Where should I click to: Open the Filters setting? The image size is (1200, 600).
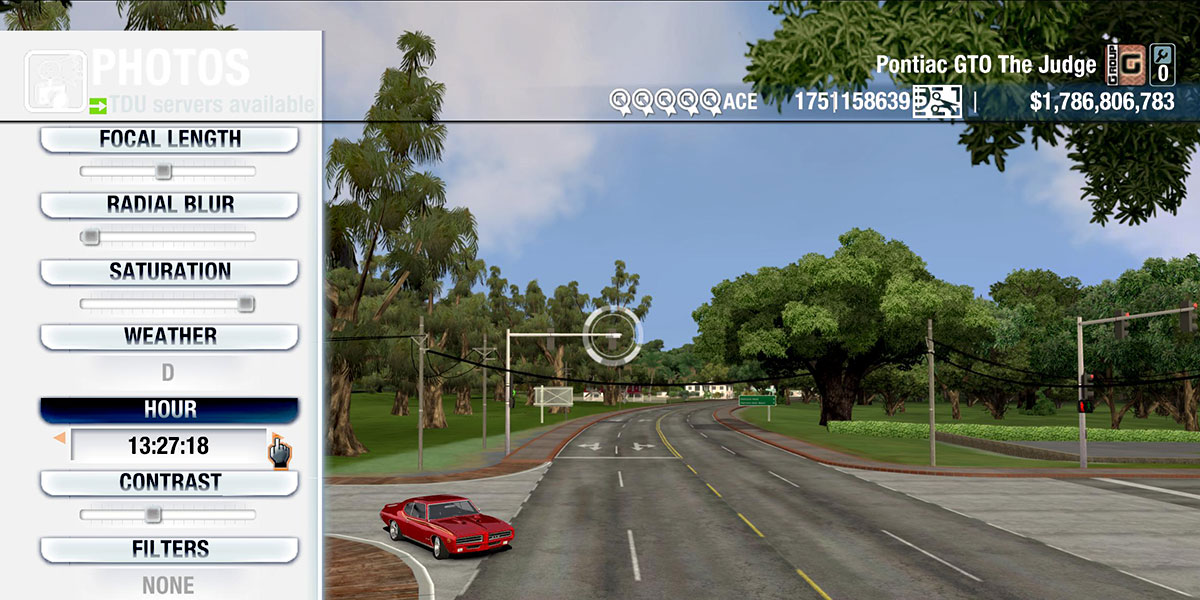(169, 550)
